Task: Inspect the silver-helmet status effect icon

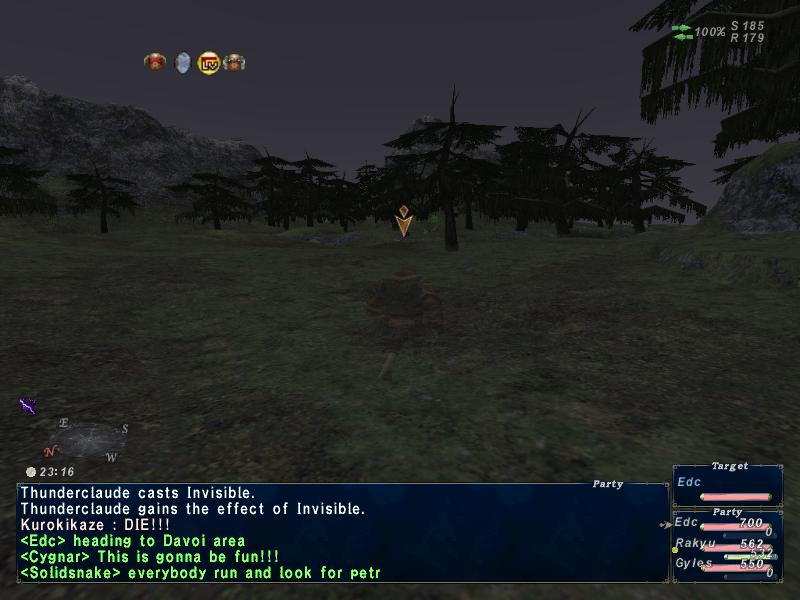Action: 235,63
